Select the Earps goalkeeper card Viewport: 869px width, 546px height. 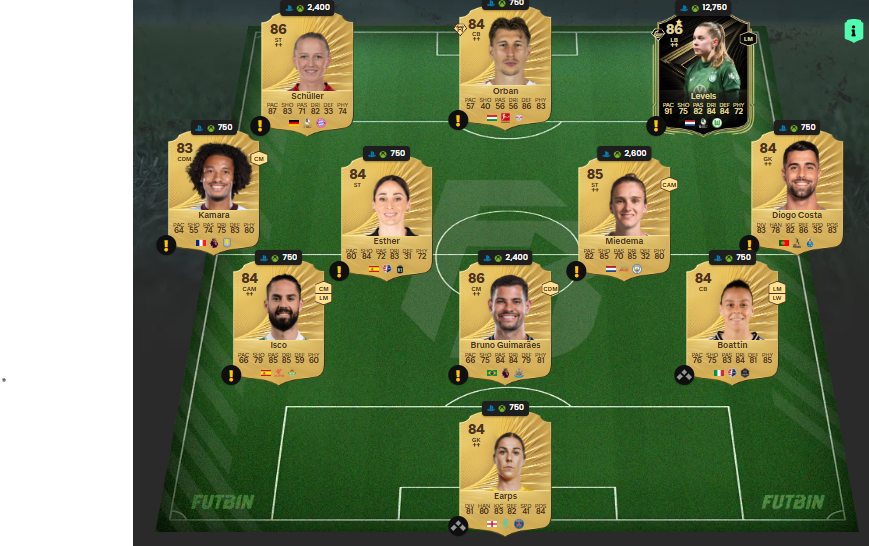tap(505, 470)
